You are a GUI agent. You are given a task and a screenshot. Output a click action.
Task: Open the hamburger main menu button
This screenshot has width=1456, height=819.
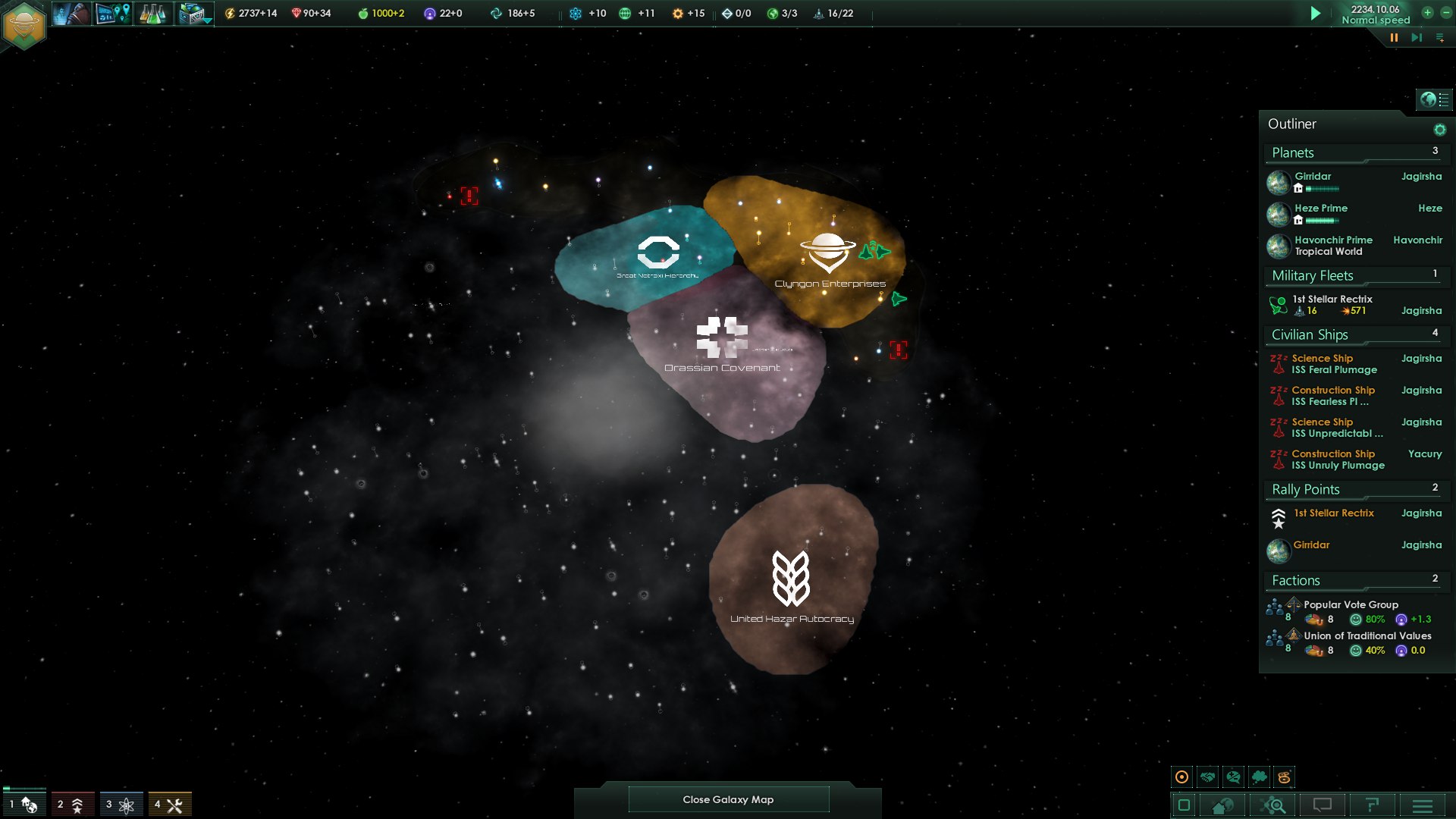click(x=1423, y=805)
